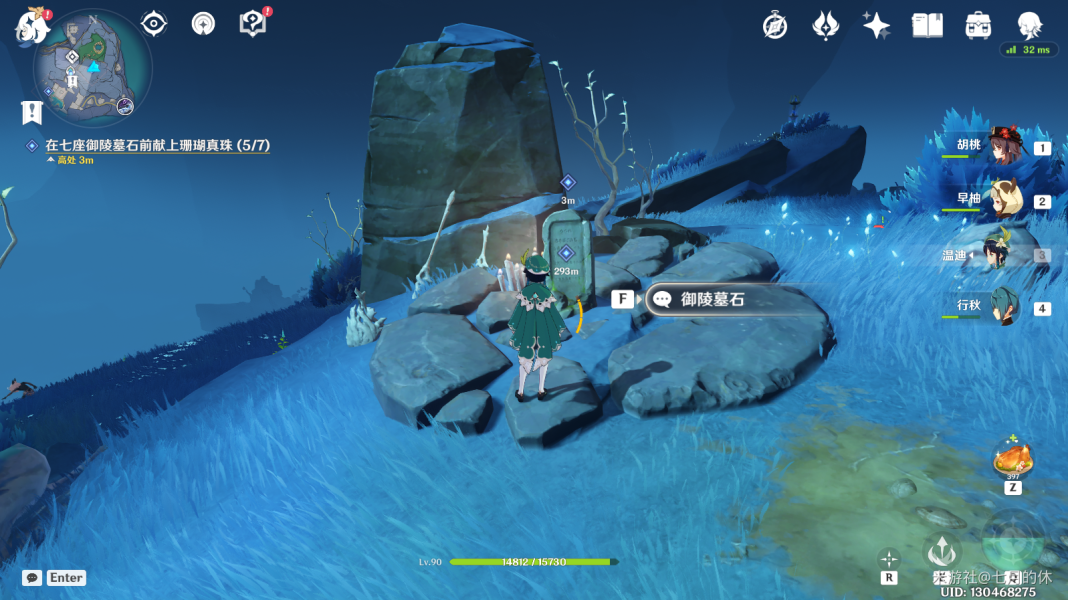Open the character profile icon

tap(1029, 26)
